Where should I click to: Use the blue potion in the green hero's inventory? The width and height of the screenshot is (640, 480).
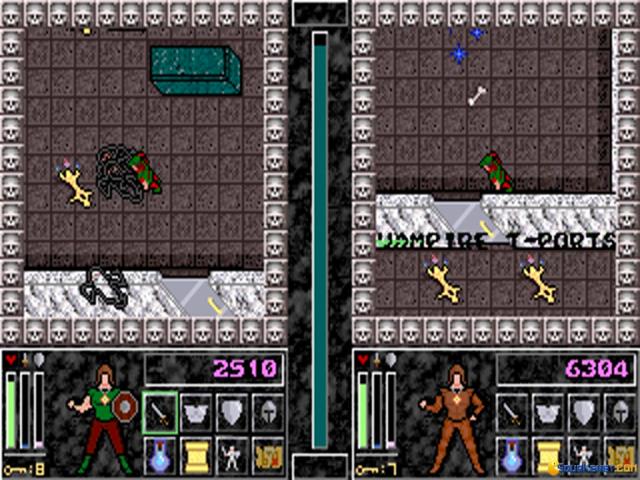click(x=160, y=454)
